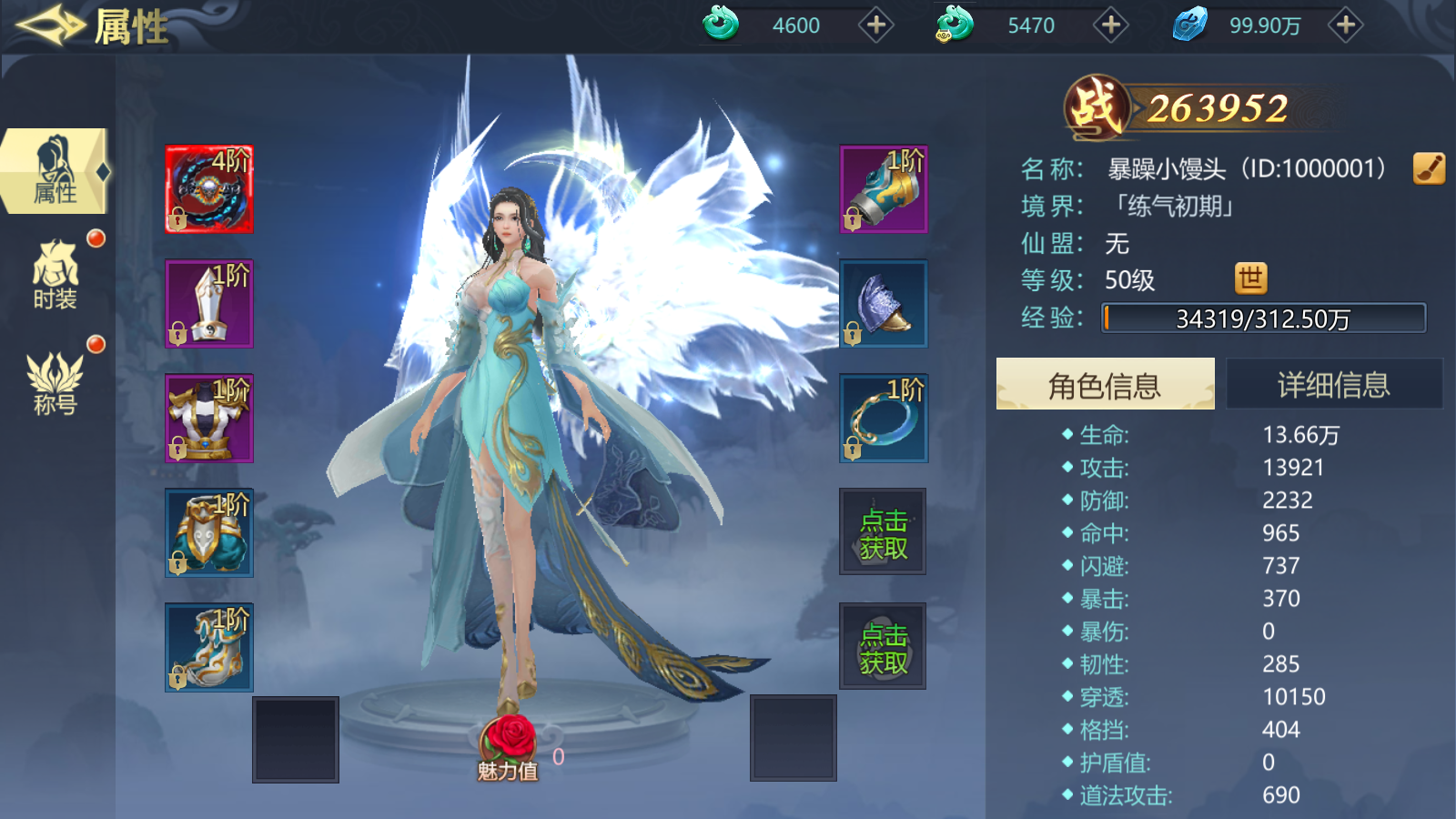Add bound jade currency next to 5470

coord(1110,25)
